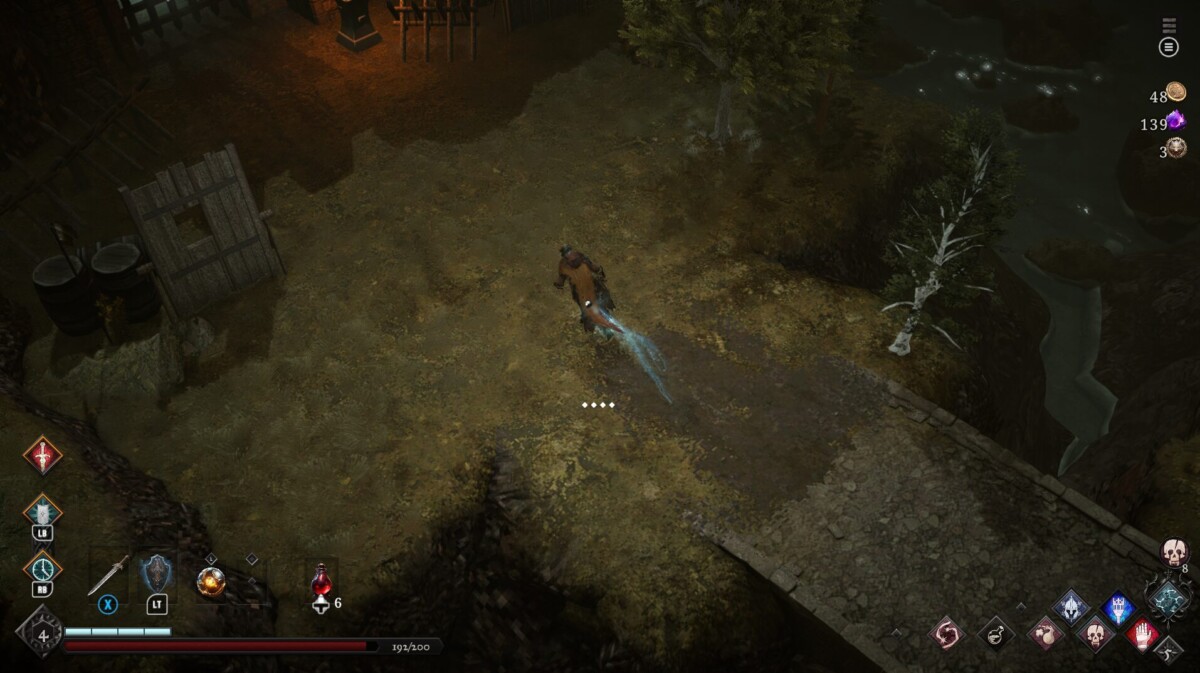Image resolution: width=1200 pixels, height=673 pixels.
Task: Activate the teal lightning relic ability
Action: (1167, 599)
